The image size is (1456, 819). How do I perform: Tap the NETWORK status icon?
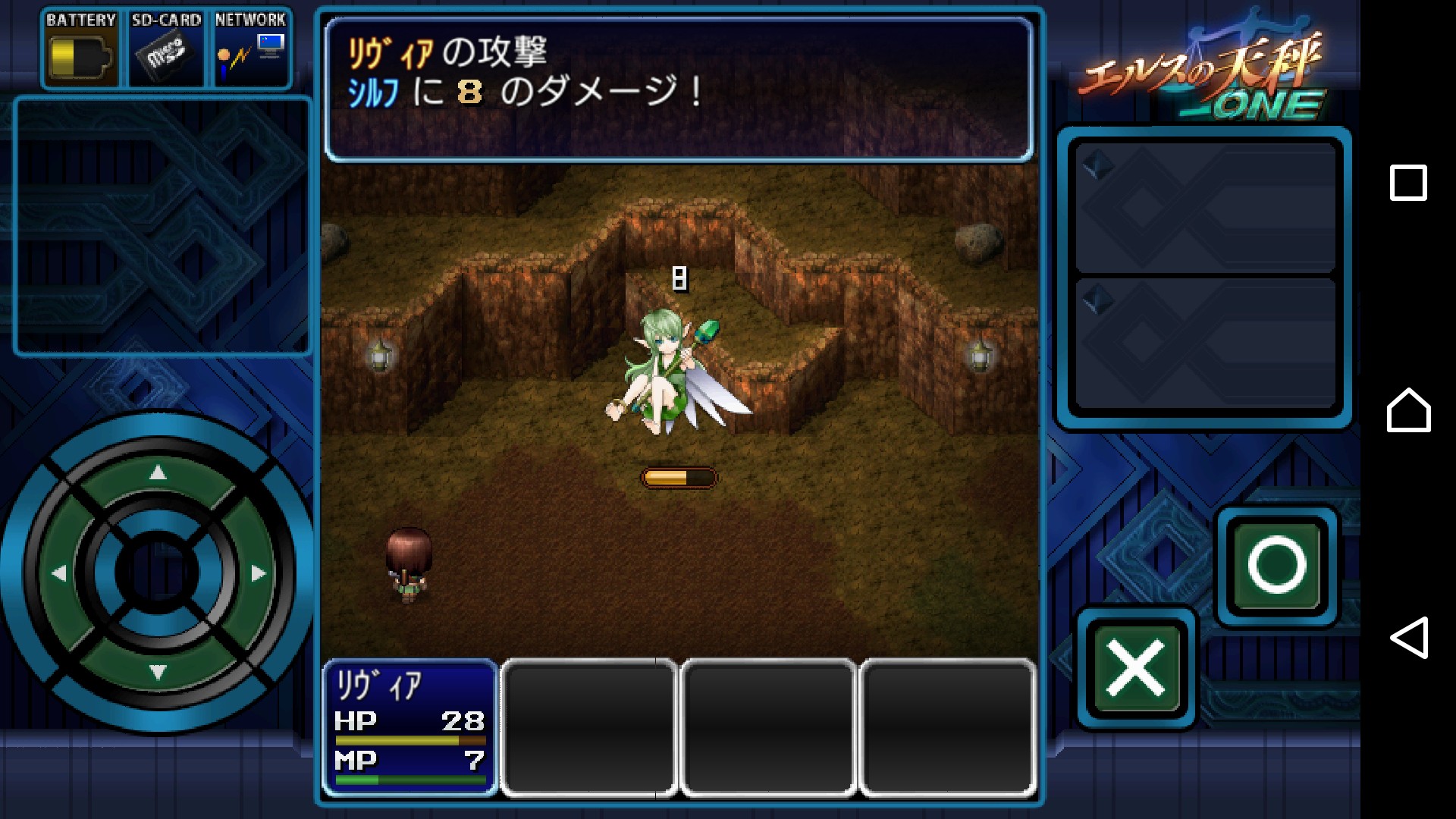(251, 49)
